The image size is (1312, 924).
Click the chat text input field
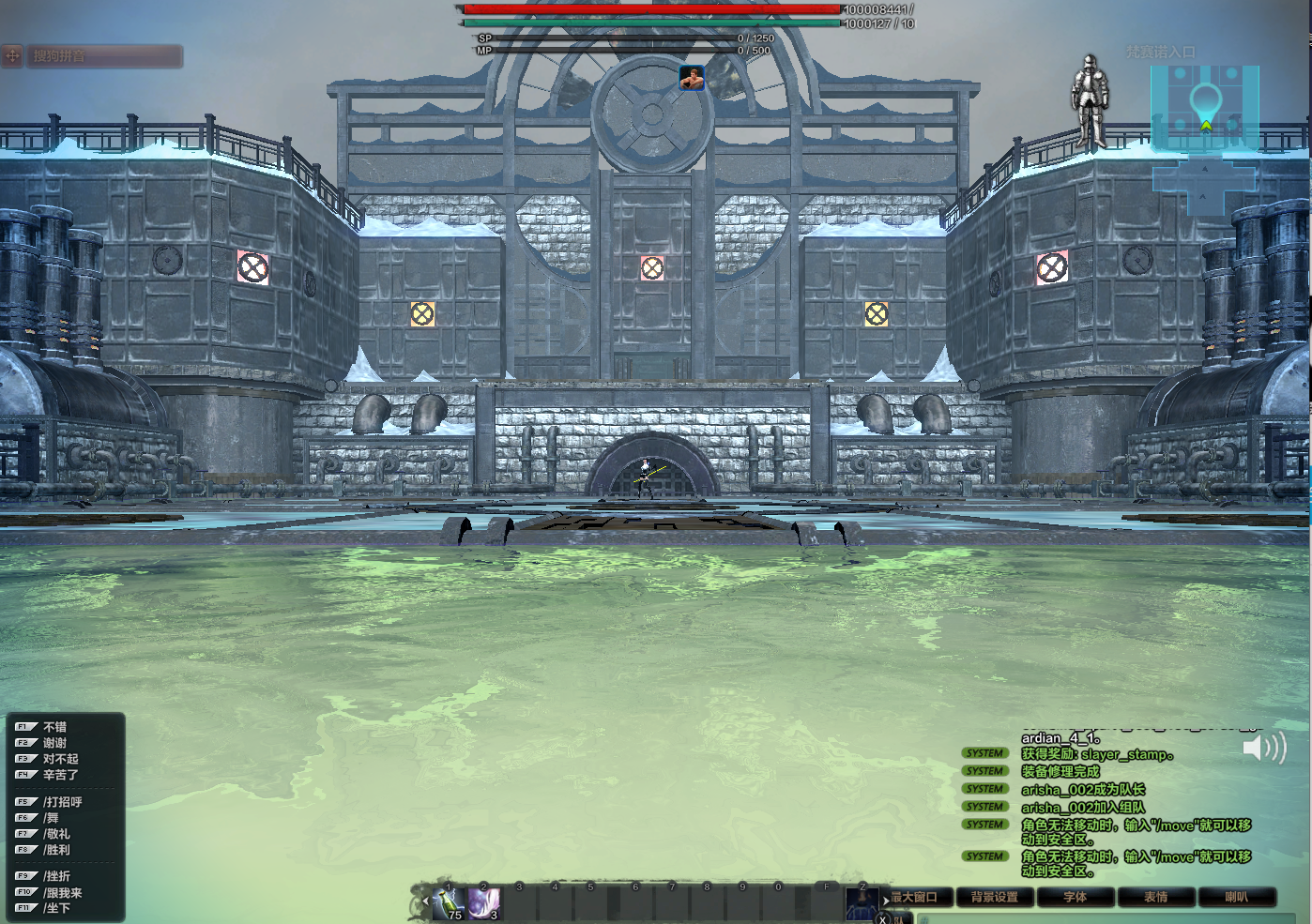(x=1107, y=919)
